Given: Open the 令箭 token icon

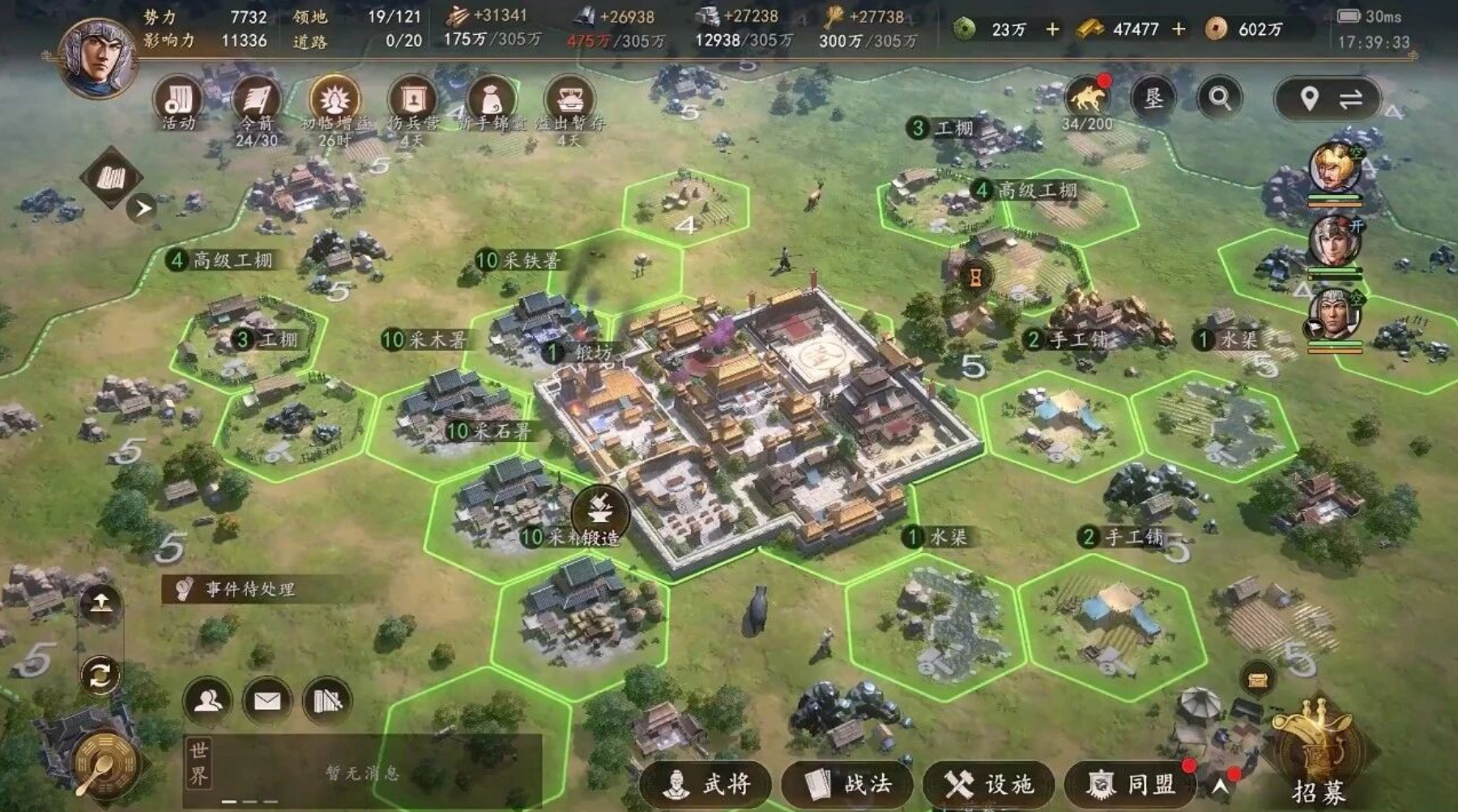Looking at the screenshot, I should point(257,101).
